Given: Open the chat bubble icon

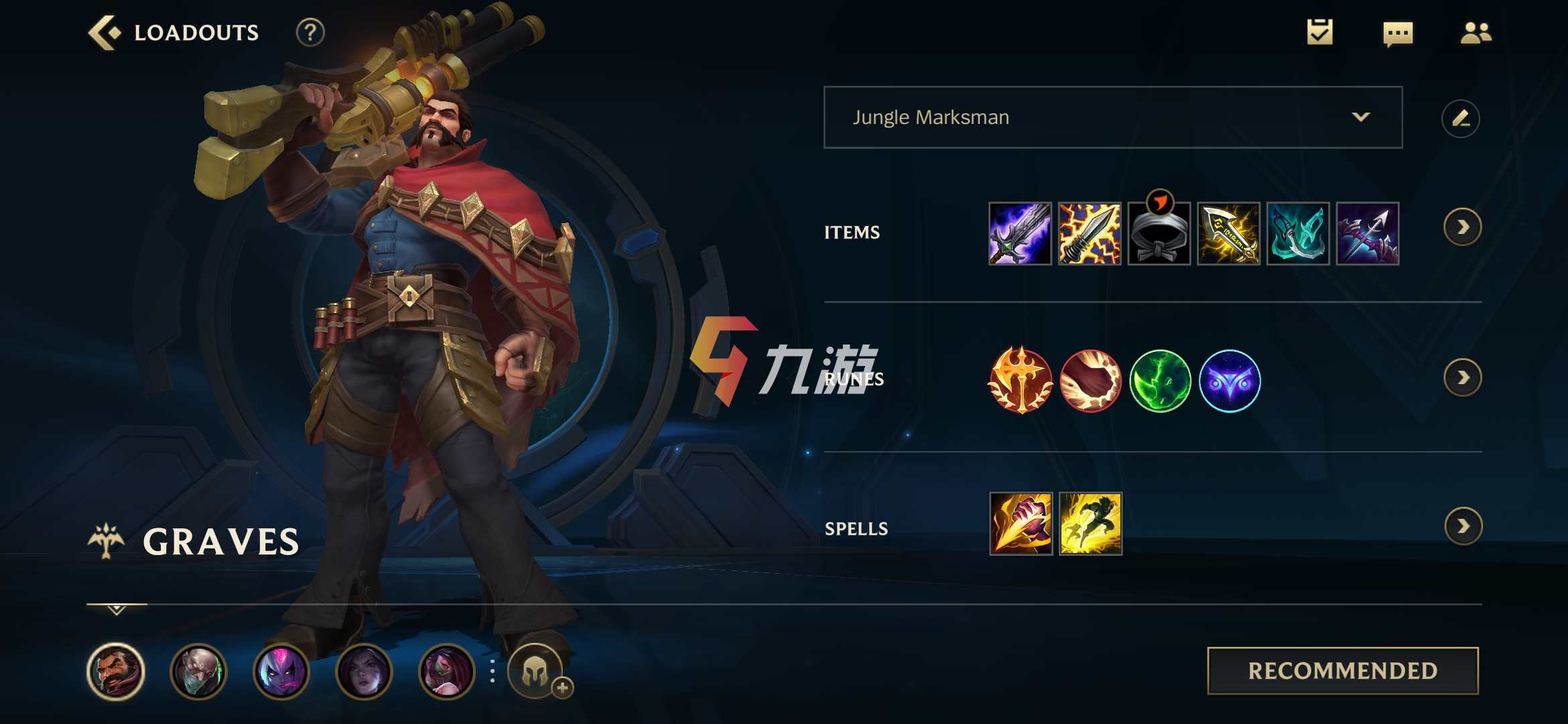Looking at the screenshot, I should click(1398, 34).
